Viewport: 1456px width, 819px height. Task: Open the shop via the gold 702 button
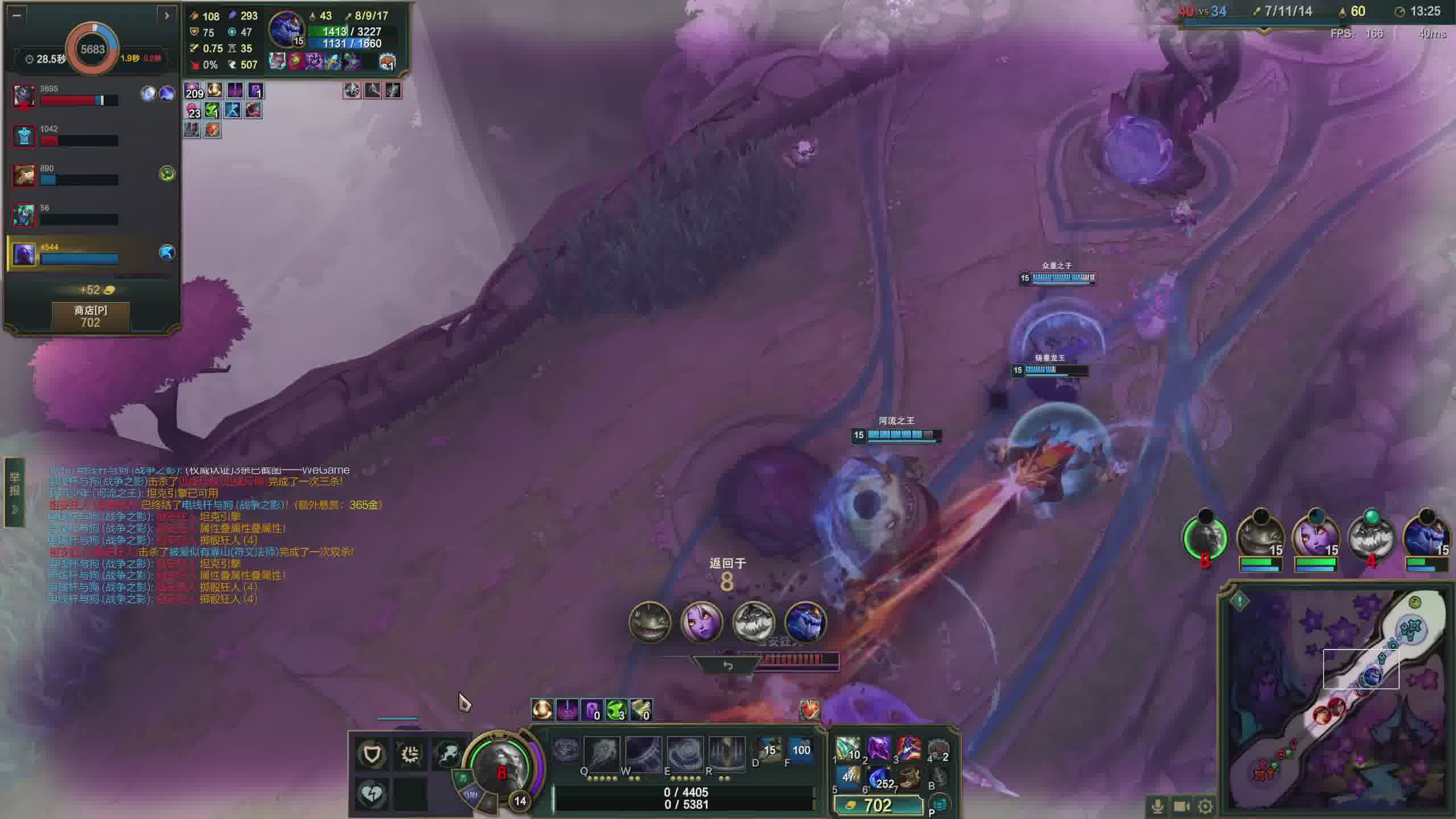878,805
